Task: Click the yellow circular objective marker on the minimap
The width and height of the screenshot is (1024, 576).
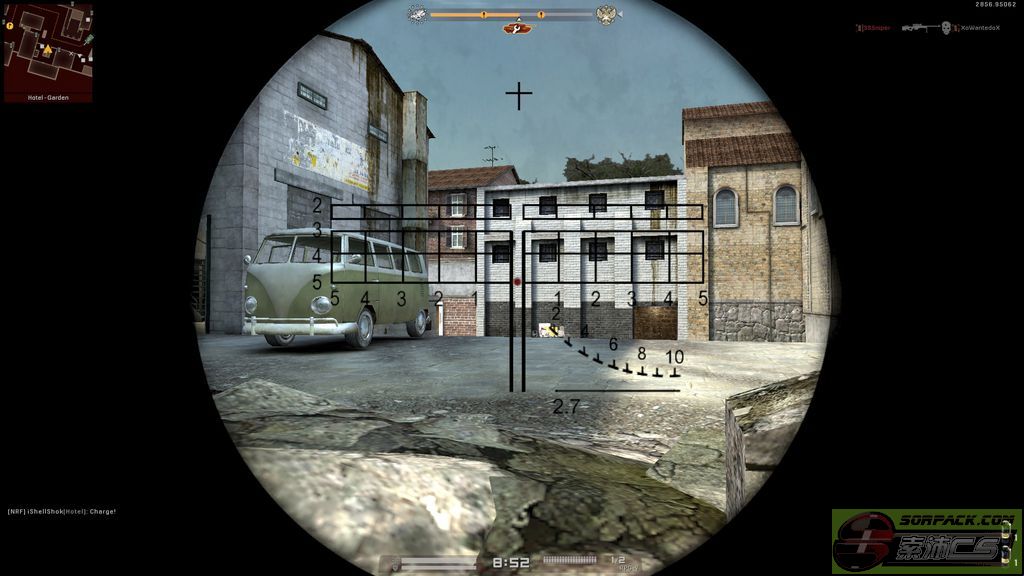Action: point(9,25)
